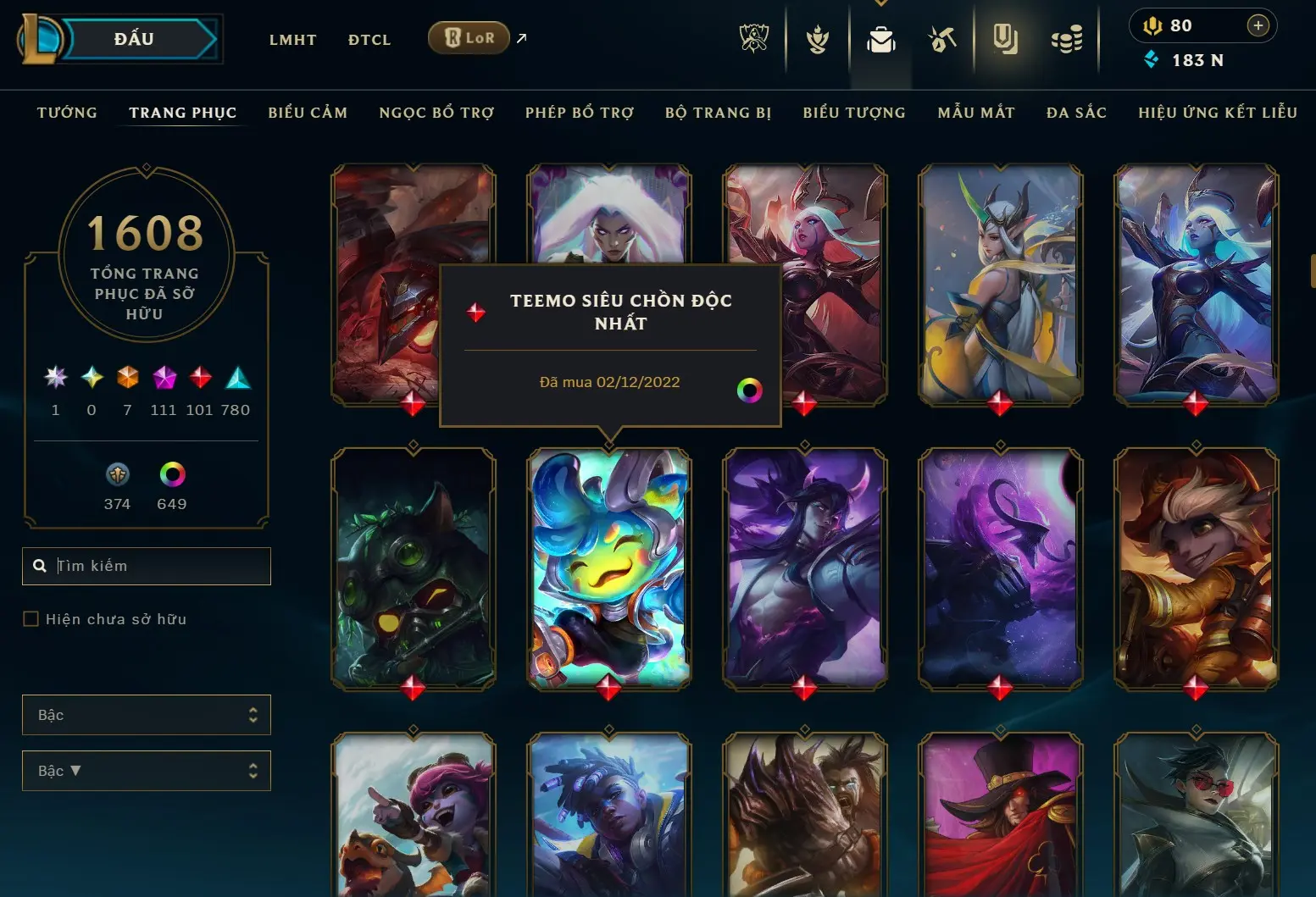This screenshot has height=897, width=1316.
Task: Open the Bậc sort dropdown with arrow
Action: click(x=147, y=771)
